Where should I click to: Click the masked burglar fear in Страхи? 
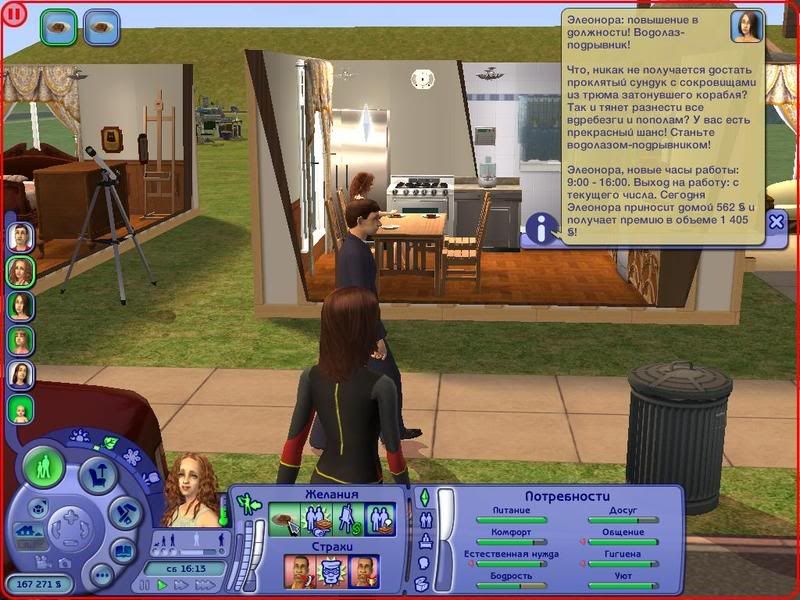(x=332, y=571)
